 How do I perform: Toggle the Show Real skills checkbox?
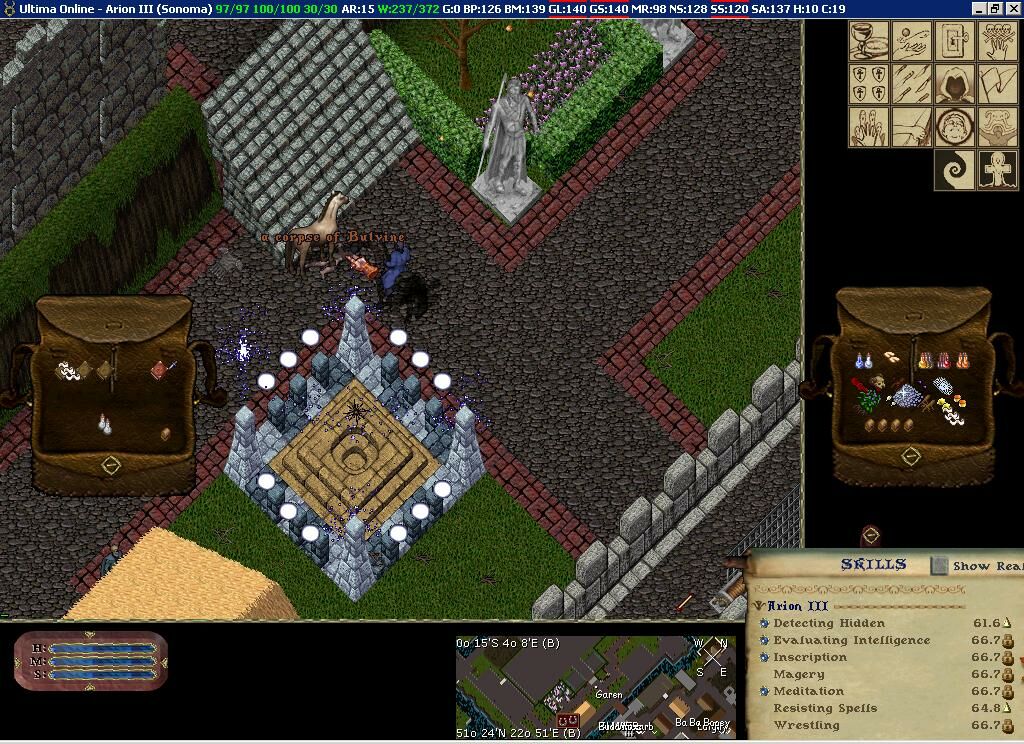click(939, 566)
